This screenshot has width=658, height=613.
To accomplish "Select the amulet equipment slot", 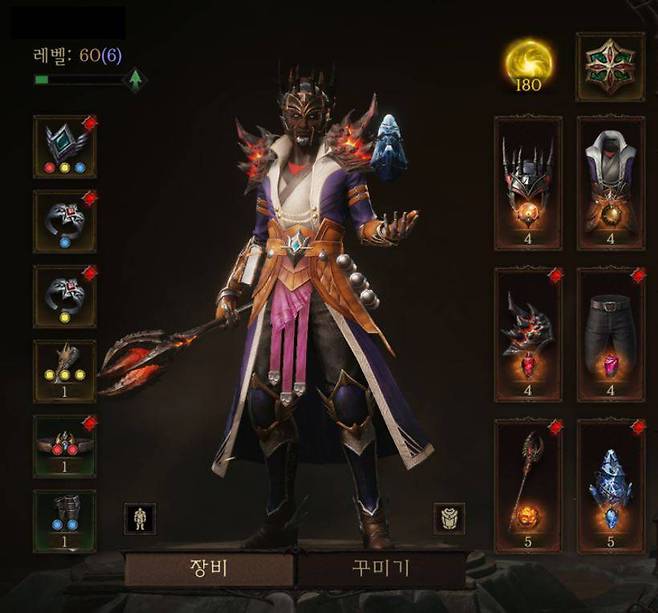I will click(64, 146).
